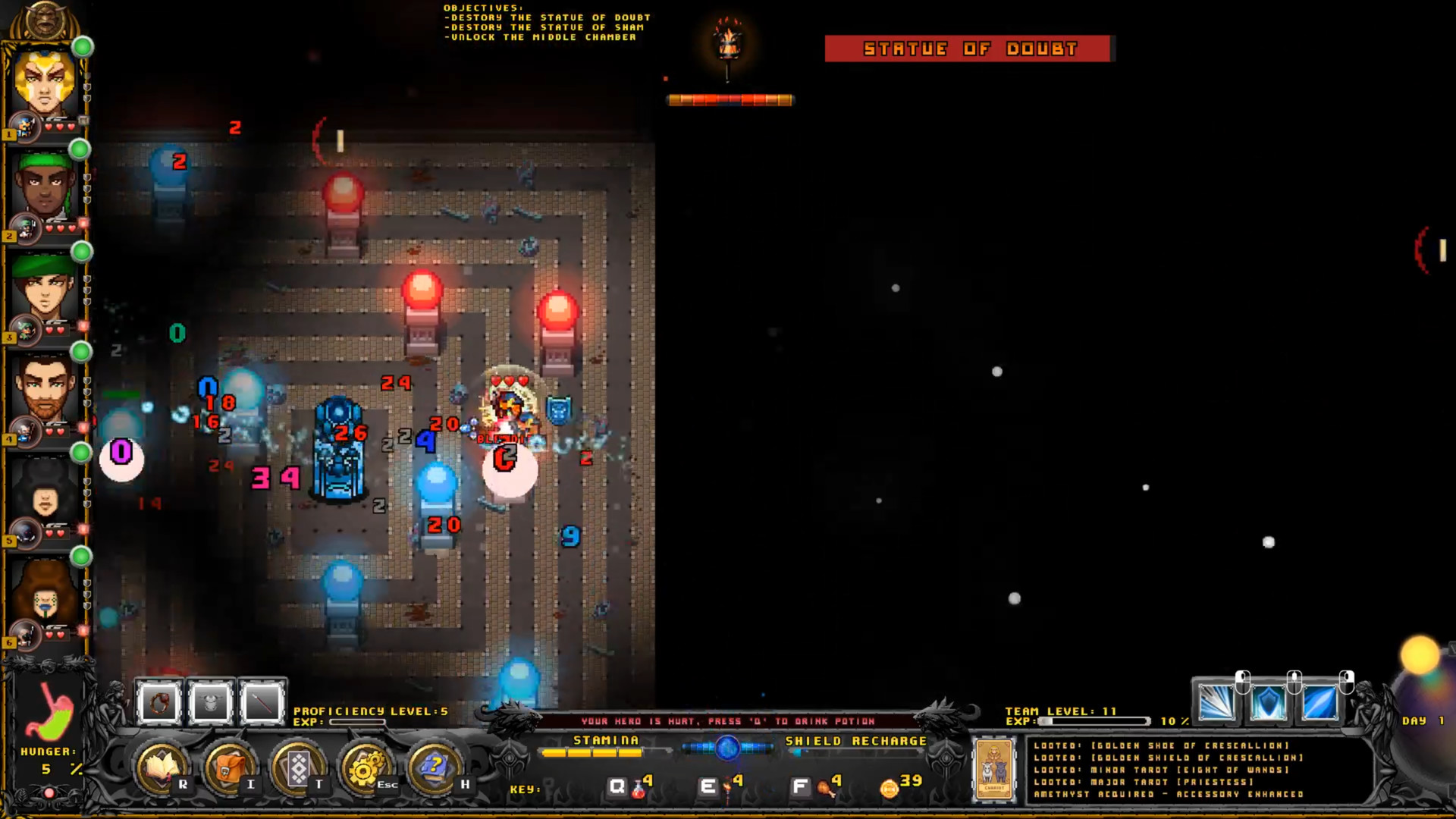Use the red health potion

tap(639, 789)
